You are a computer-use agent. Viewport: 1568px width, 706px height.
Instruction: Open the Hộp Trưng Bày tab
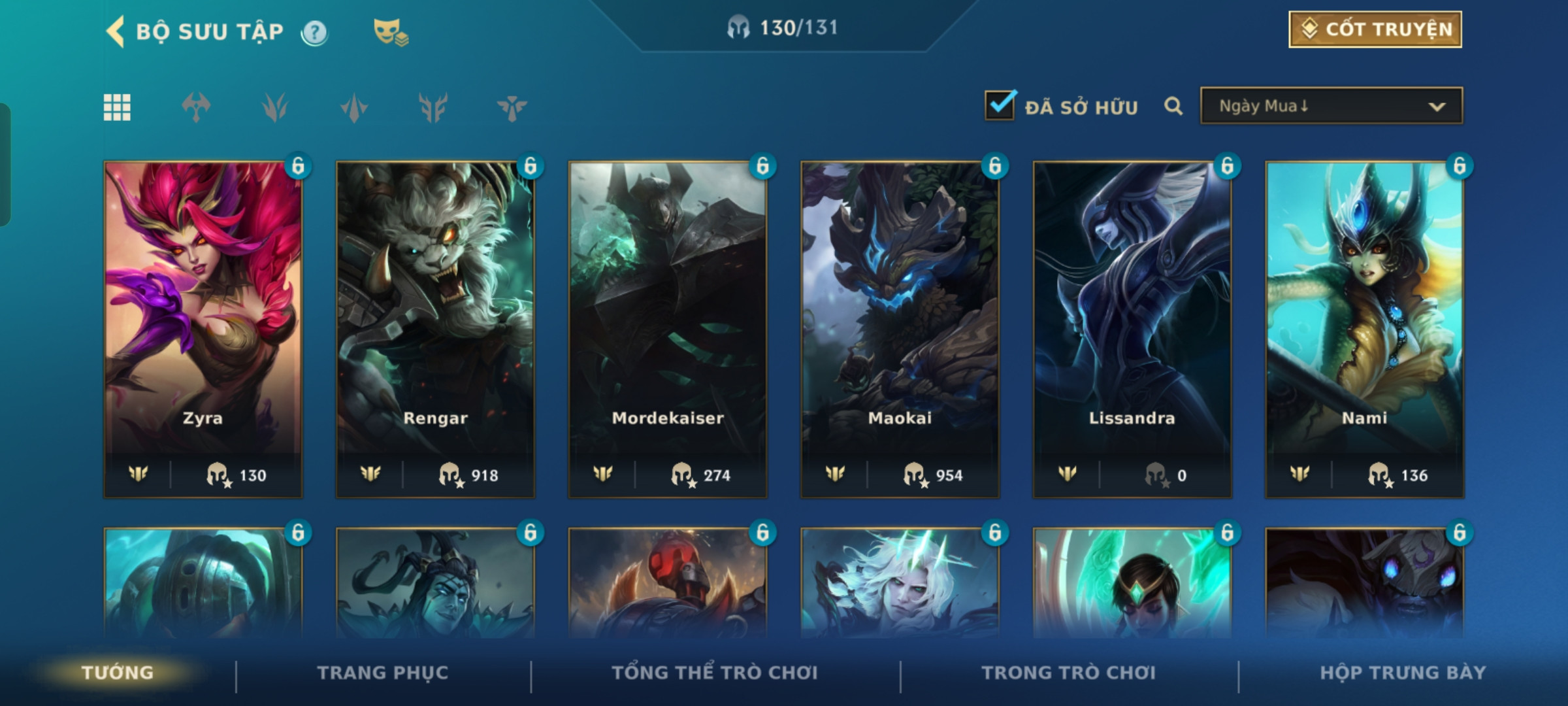pyautogui.click(x=1403, y=673)
